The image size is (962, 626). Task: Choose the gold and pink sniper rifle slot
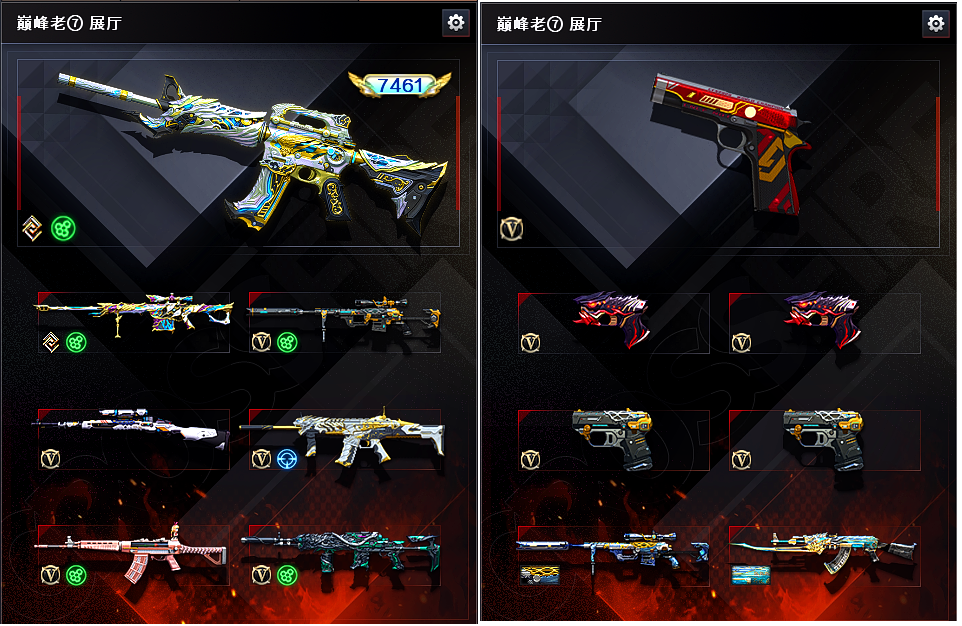point(134,320)
